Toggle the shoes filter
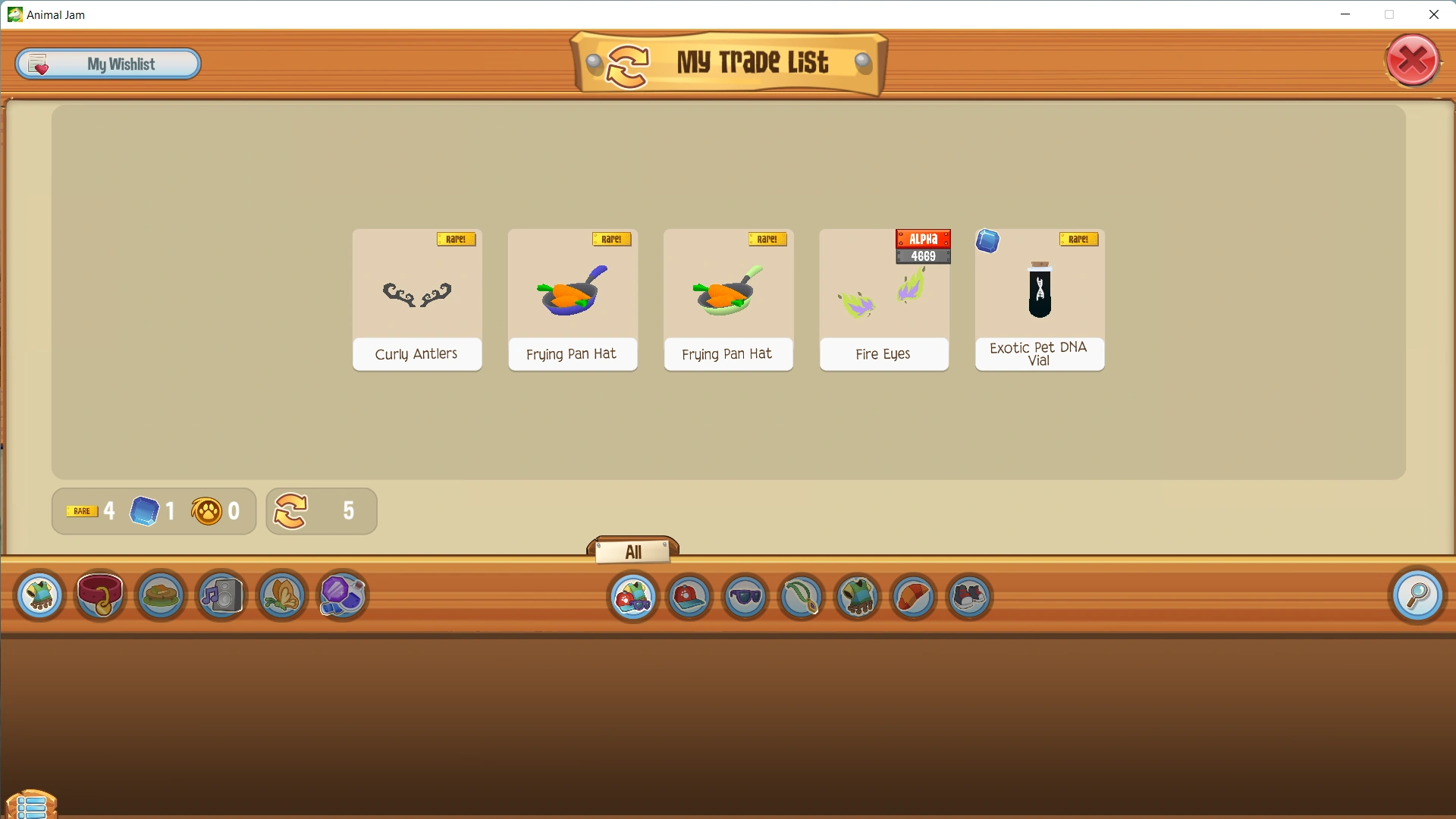 point(969,597)
